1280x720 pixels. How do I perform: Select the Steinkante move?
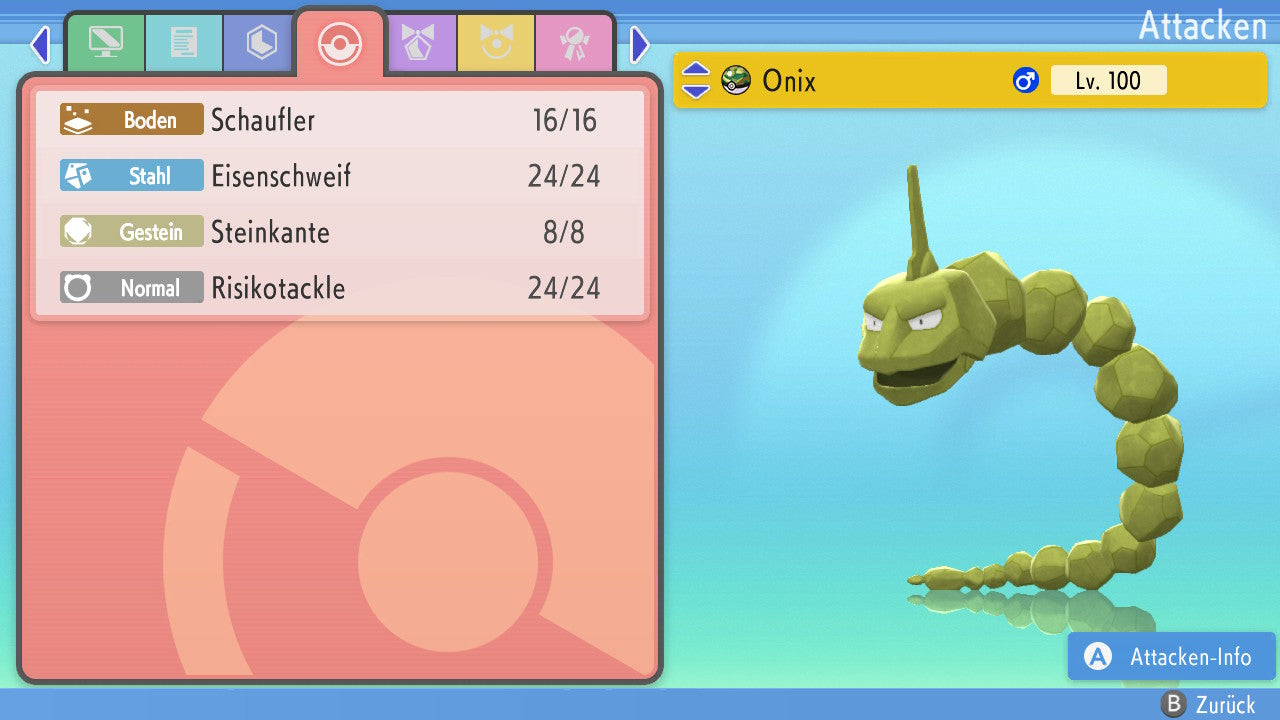pyautogui.click(x=340, y=232)
